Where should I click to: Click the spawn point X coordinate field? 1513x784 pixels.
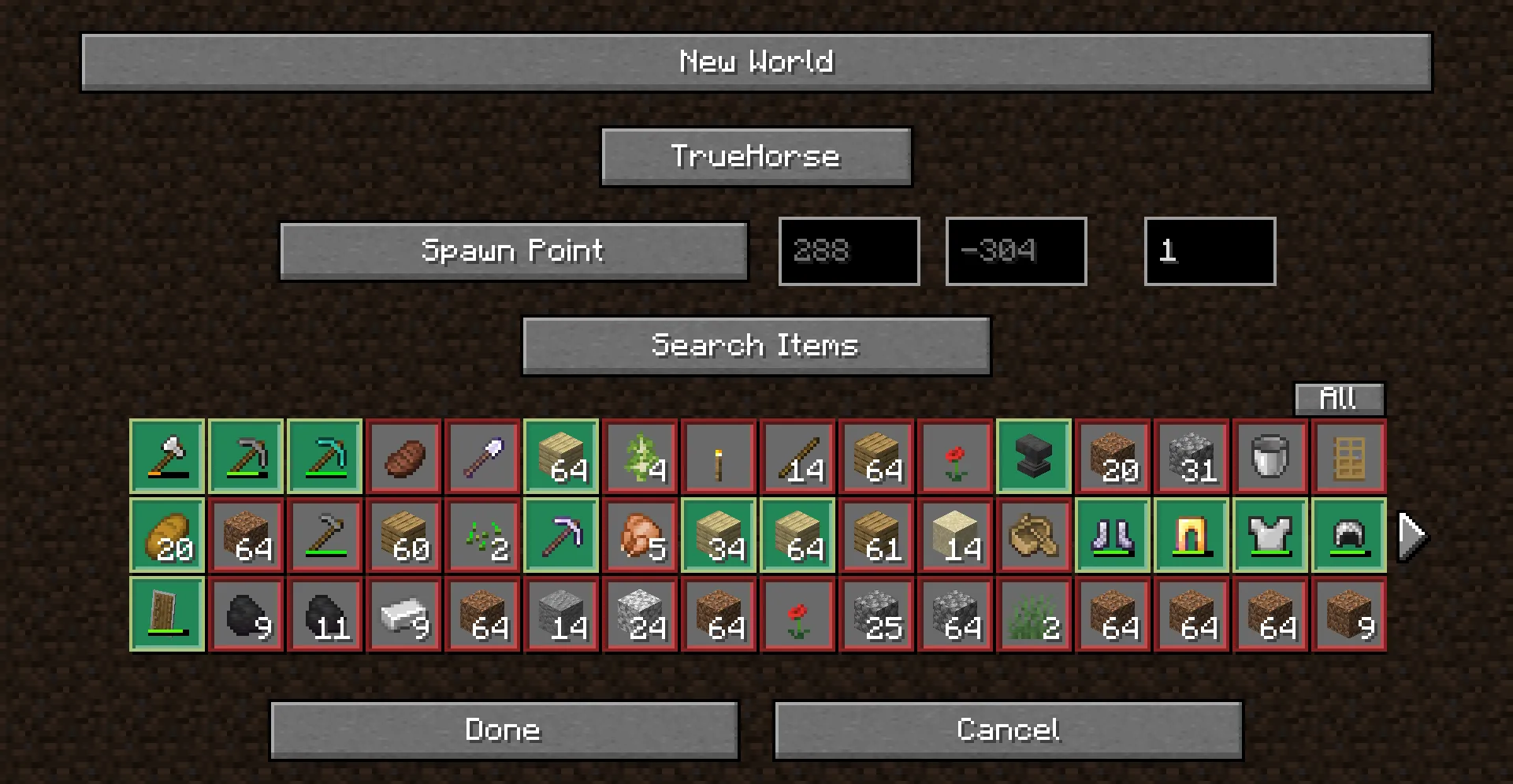coord(849,251)
